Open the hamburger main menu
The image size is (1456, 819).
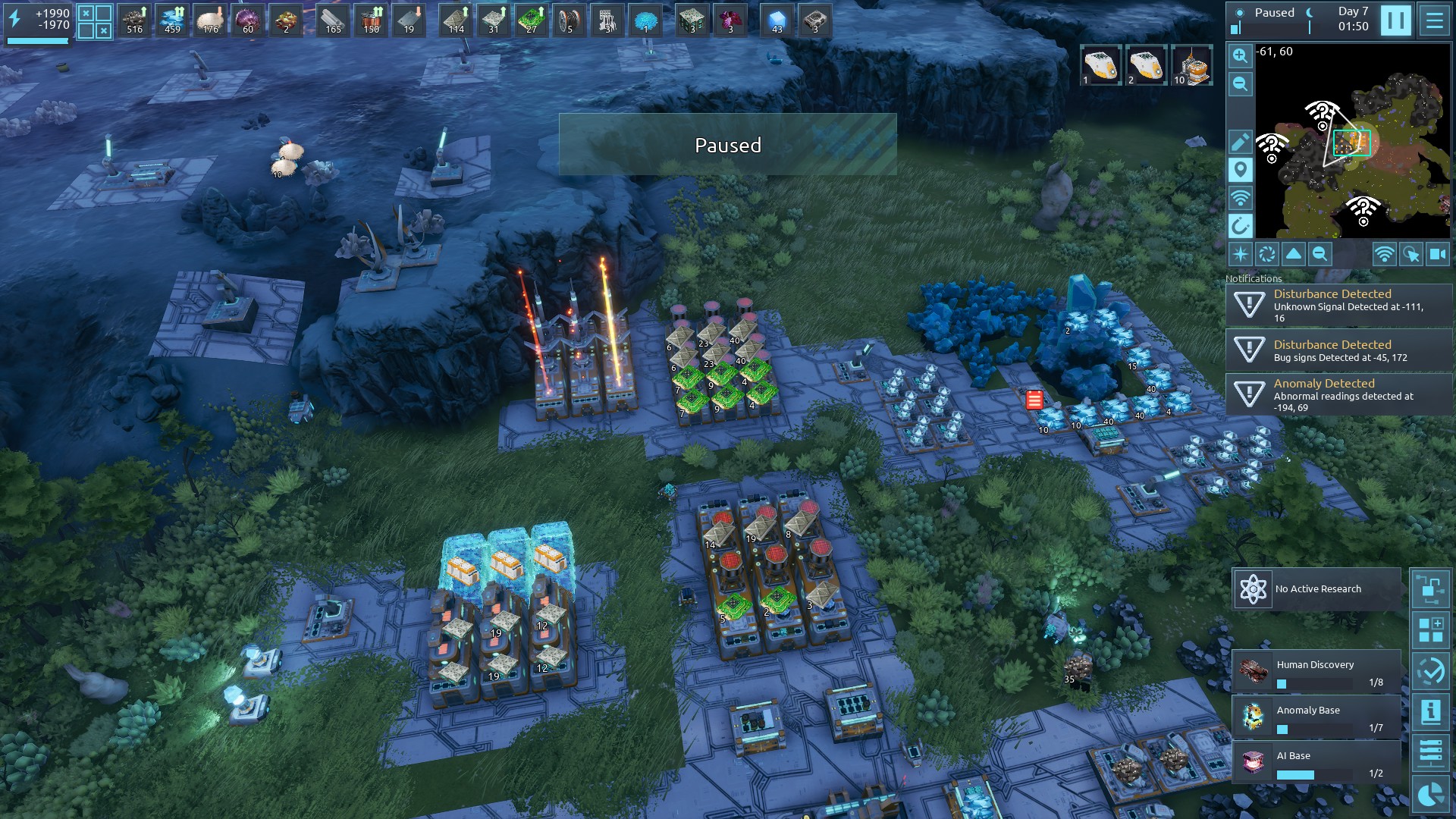[x=1434, y=20]
